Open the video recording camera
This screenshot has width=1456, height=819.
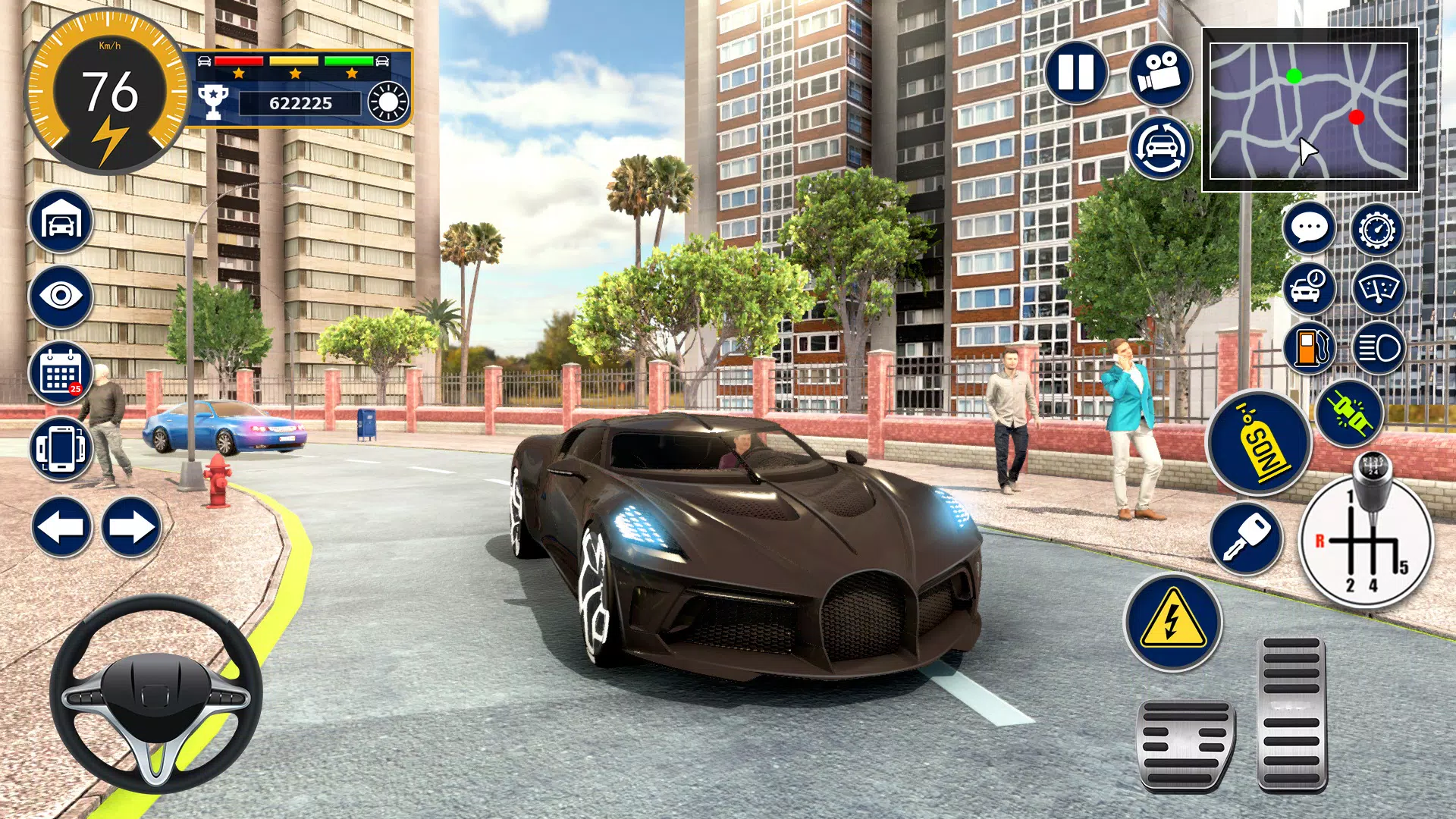(1160, 73)
